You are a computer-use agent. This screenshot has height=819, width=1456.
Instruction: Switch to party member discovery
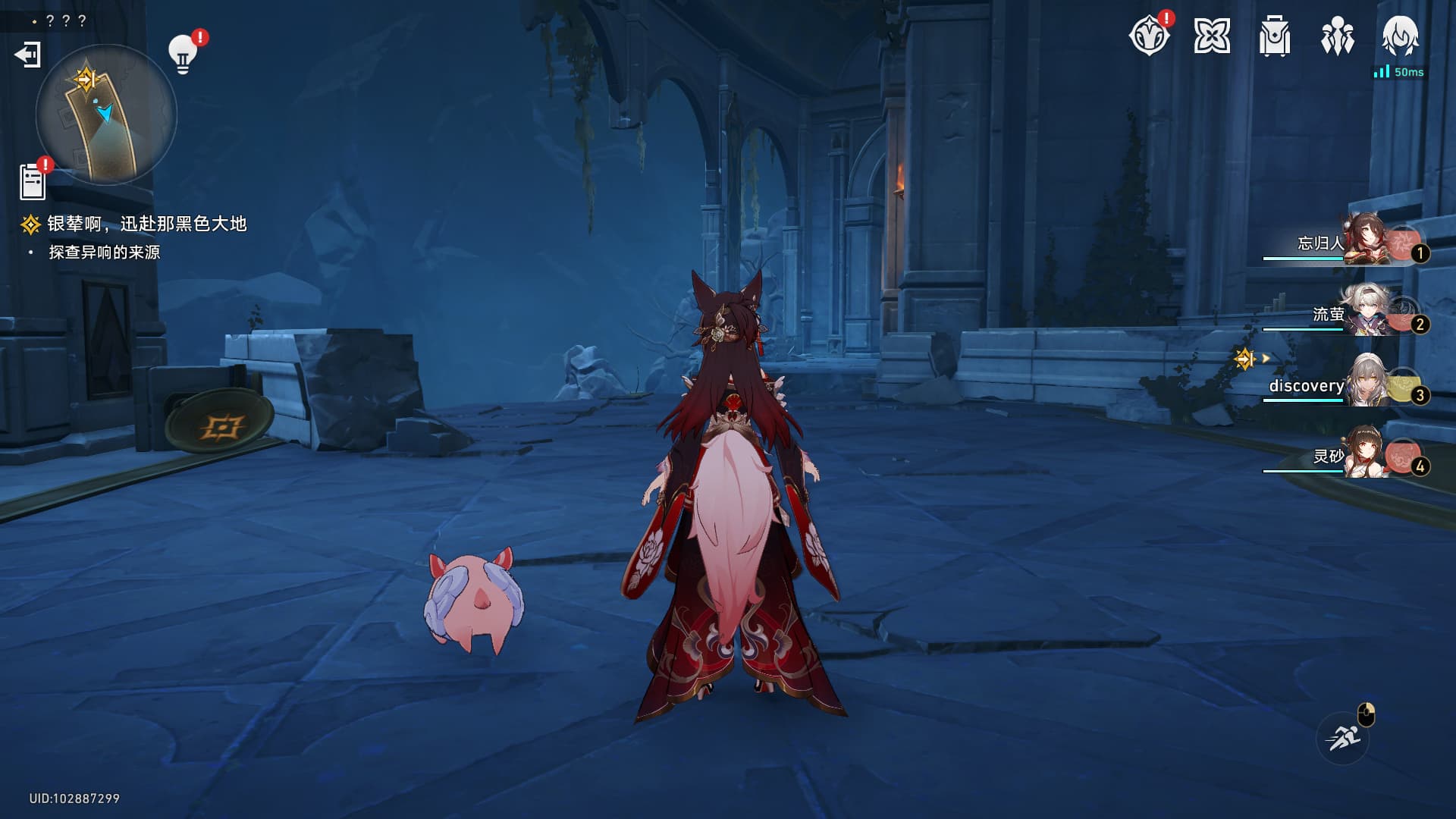pos(1365,385)
